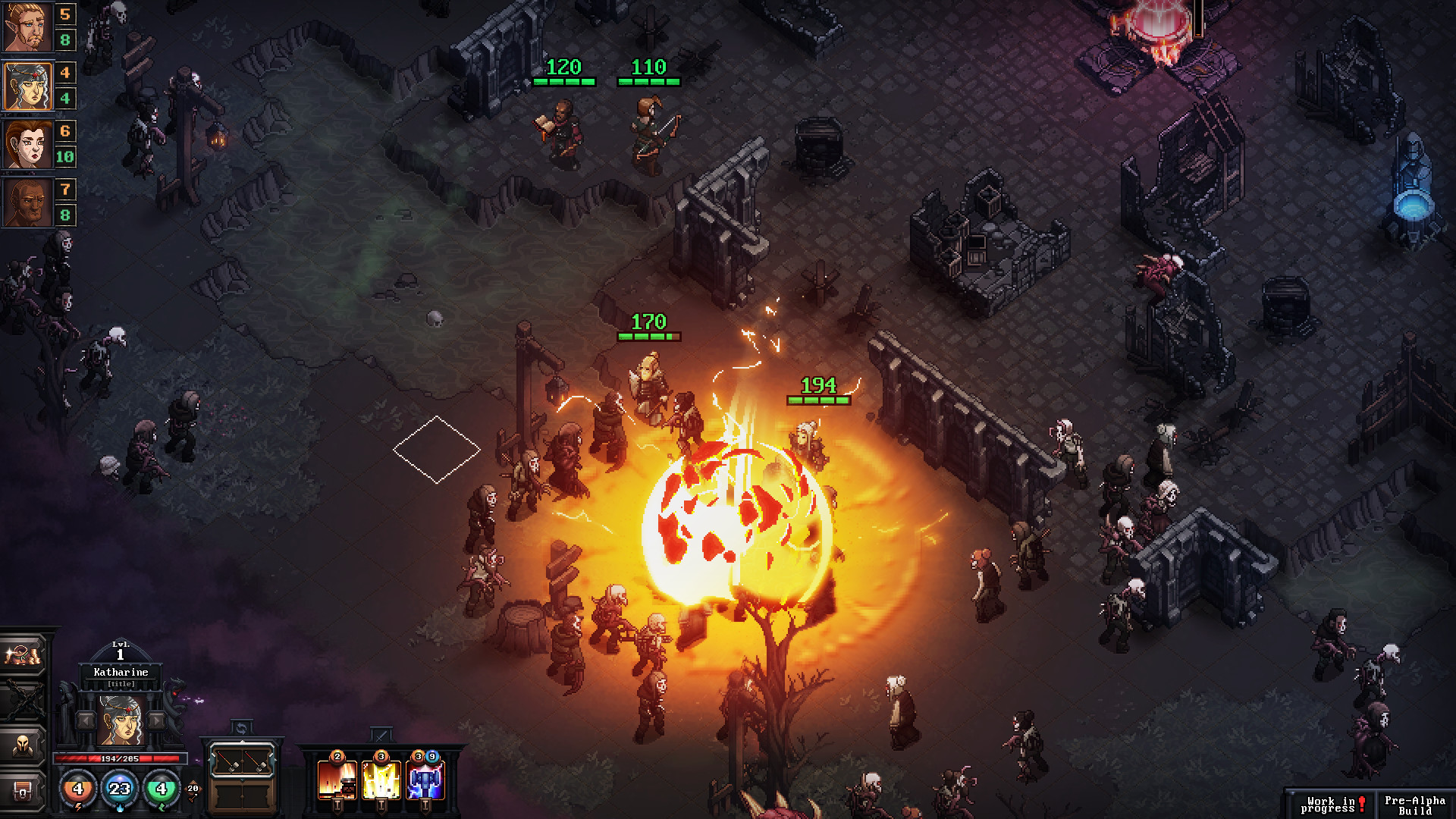Click the gold pouch icon in bottom-left panel
The image size is (1456, 819).
[x=22, y=655]
